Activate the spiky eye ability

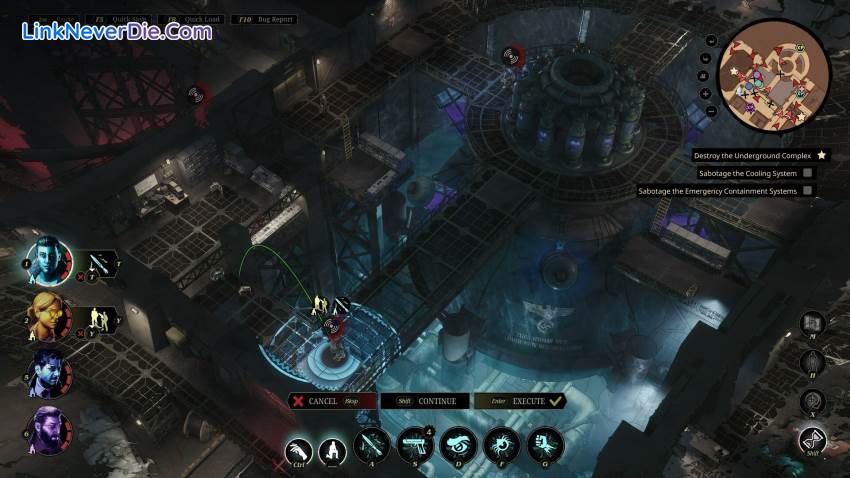[x=501, y=445]
